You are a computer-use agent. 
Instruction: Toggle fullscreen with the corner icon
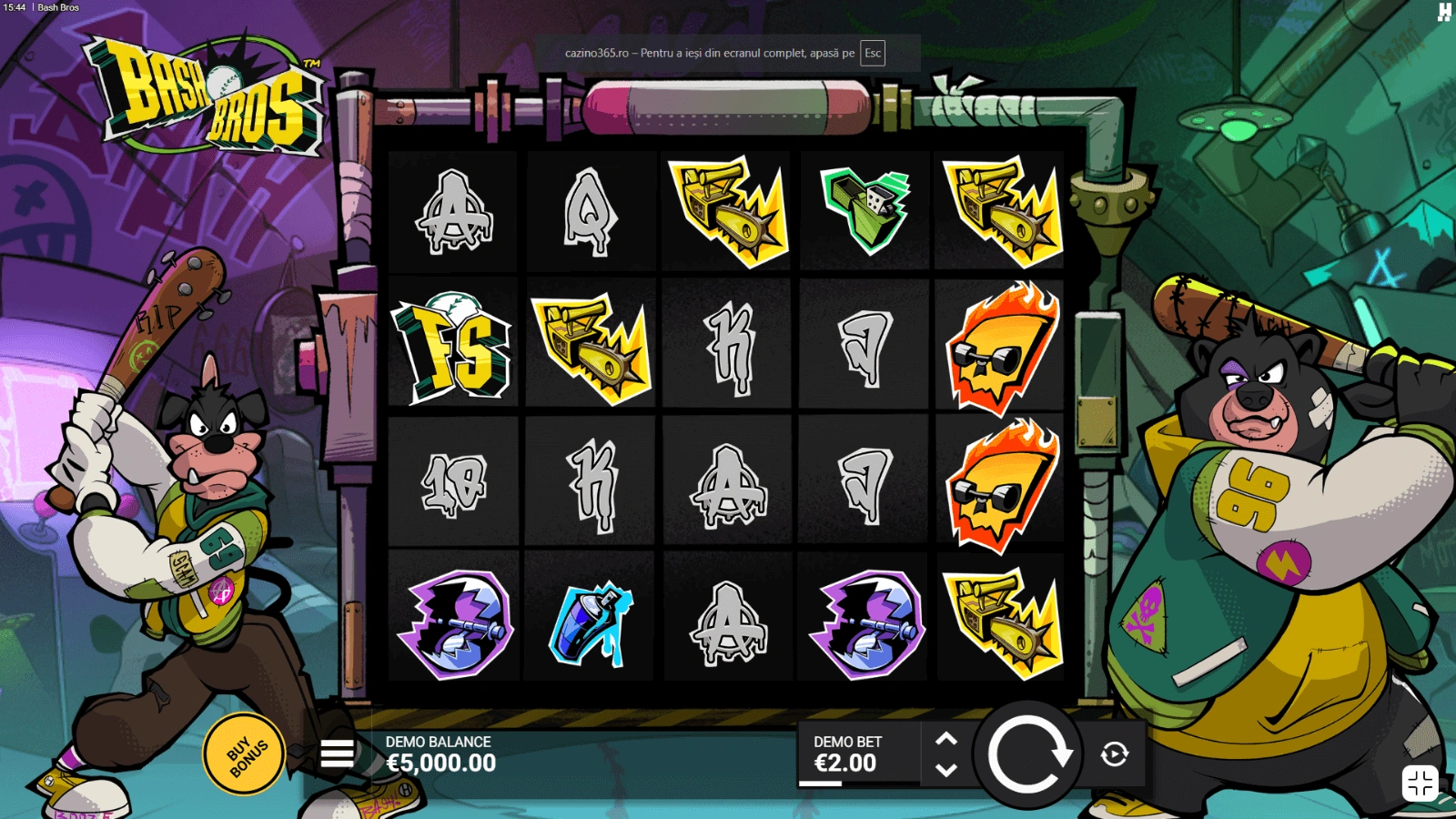click(x=1420, y=783)
